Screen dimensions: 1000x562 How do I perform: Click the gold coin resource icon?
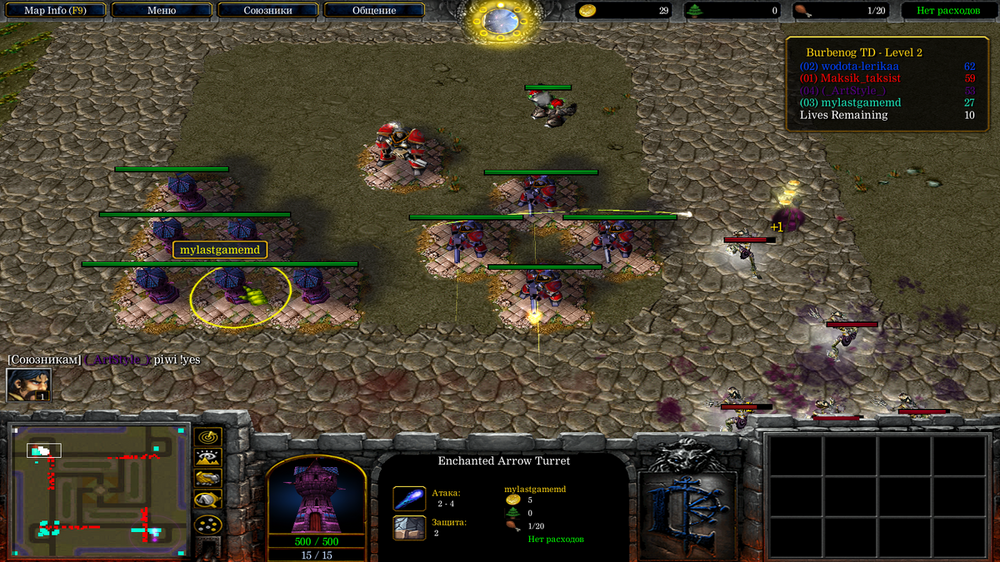pos(589,11)
